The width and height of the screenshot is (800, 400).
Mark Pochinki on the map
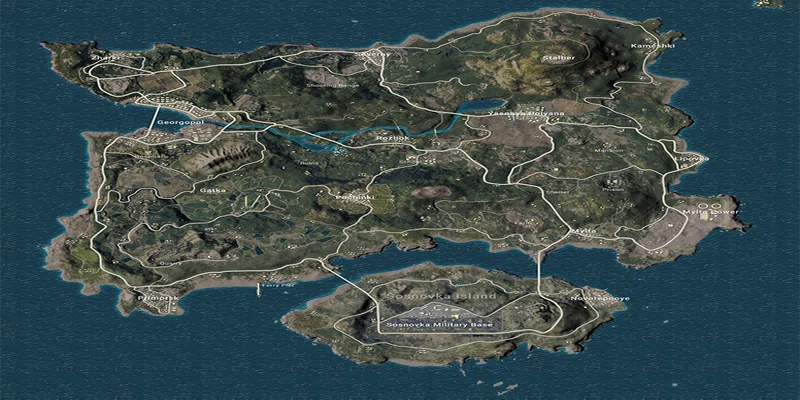pos(354,198)
